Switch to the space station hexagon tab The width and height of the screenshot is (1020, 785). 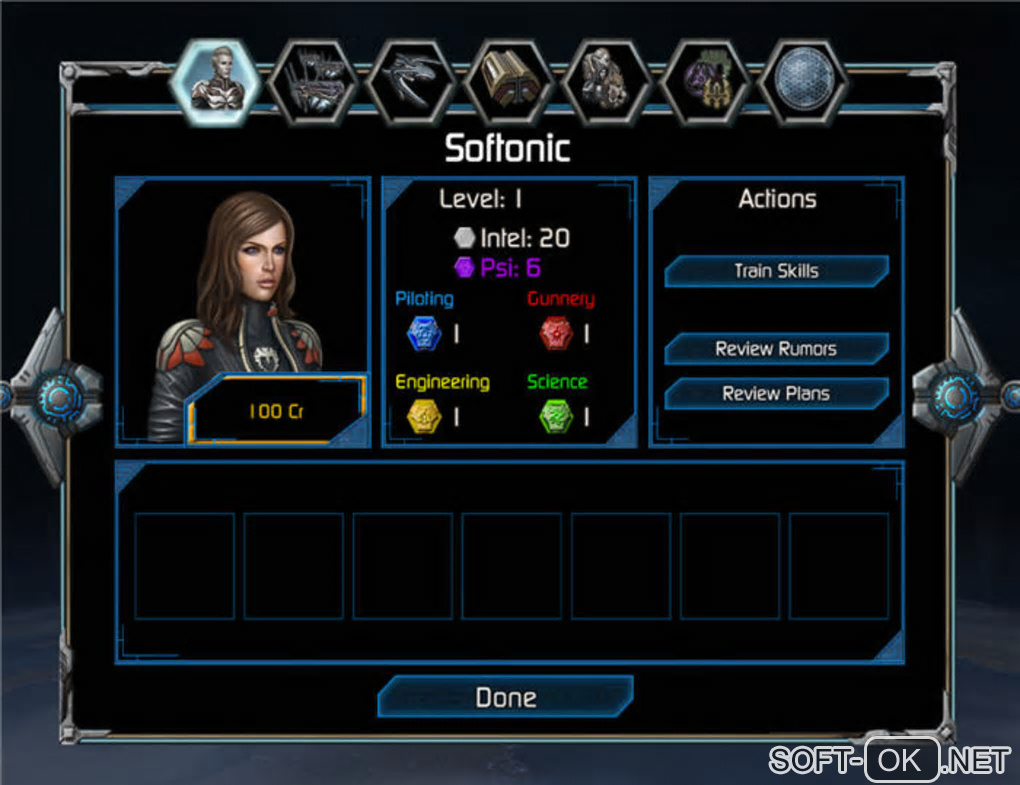(313, 82)
